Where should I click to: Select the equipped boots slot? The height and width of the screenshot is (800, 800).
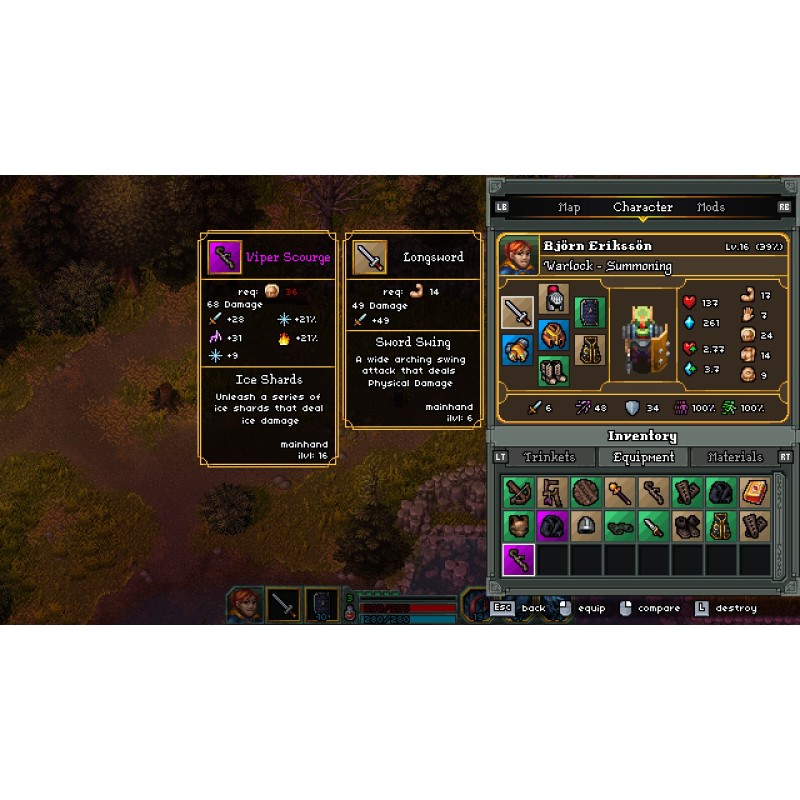point(553,372)
